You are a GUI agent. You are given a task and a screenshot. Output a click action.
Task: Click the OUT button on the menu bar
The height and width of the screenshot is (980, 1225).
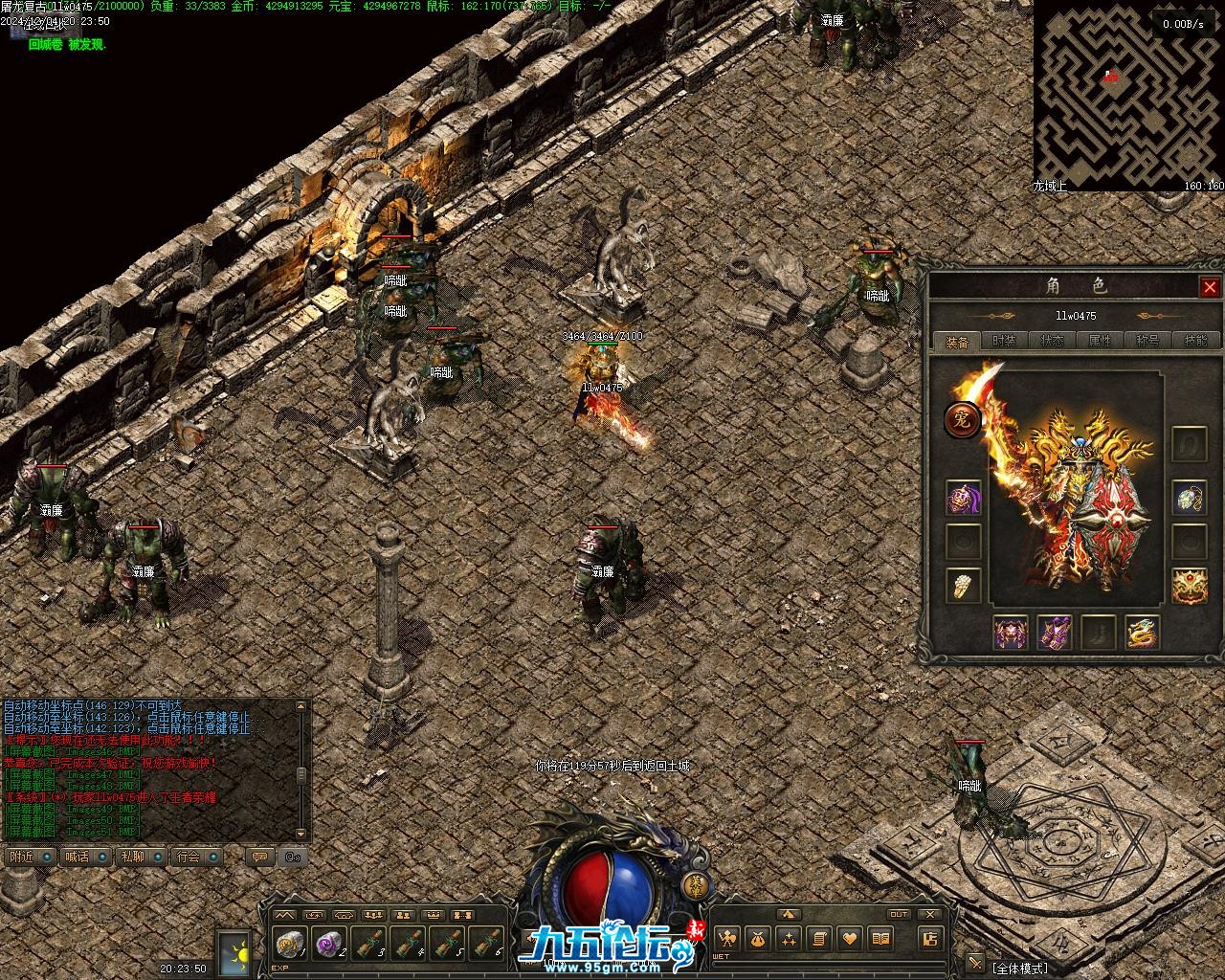coord(898,915)
